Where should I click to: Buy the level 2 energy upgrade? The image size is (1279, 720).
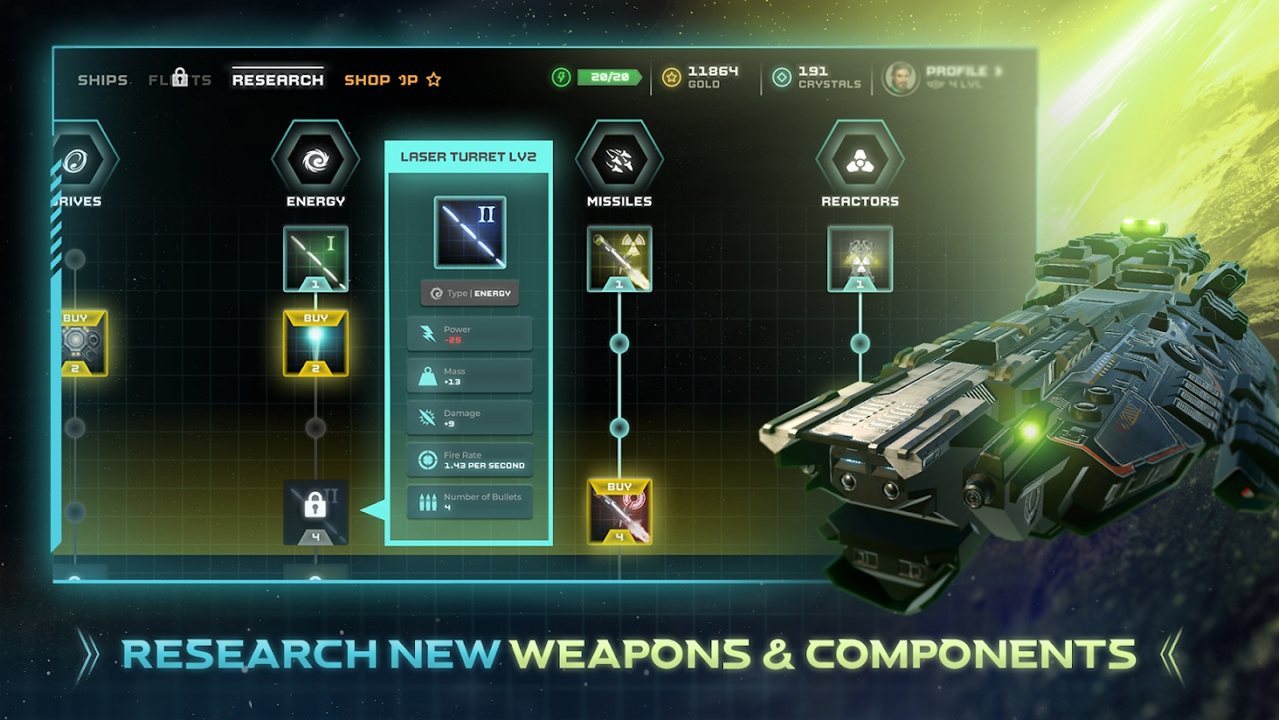point(315,343)
